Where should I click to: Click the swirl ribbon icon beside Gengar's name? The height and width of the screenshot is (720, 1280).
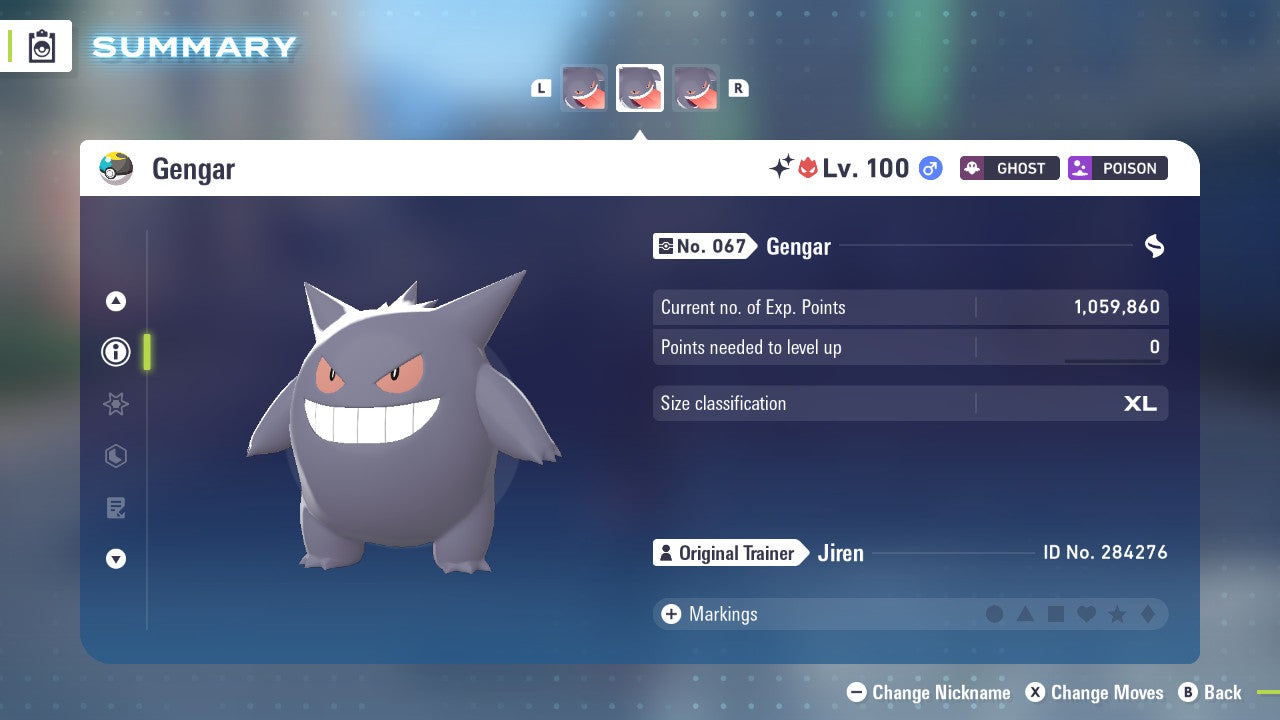coord(1154,246)
